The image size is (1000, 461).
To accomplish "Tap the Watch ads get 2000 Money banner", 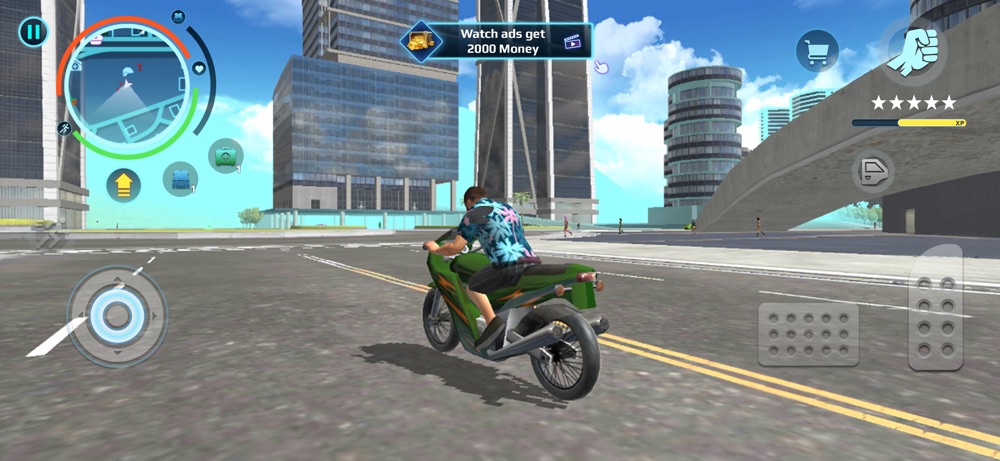I will 497,41.
